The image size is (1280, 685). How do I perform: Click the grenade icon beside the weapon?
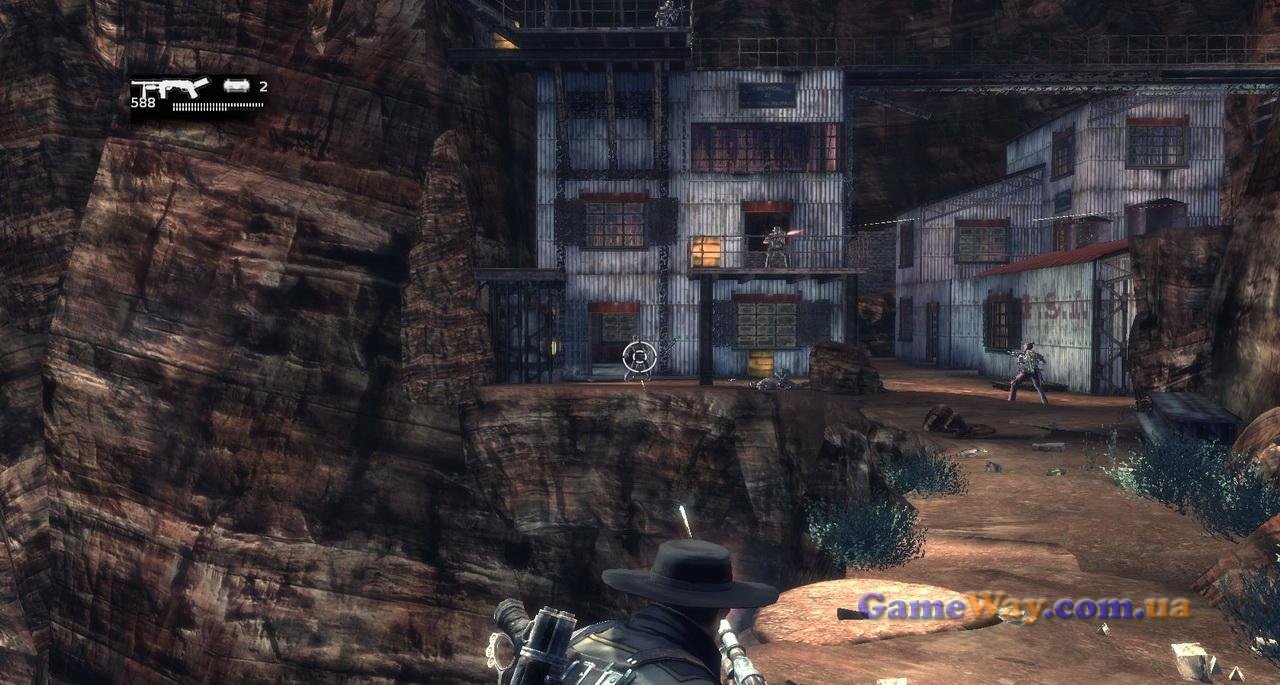pyautogui.click(x=237, y=87)
